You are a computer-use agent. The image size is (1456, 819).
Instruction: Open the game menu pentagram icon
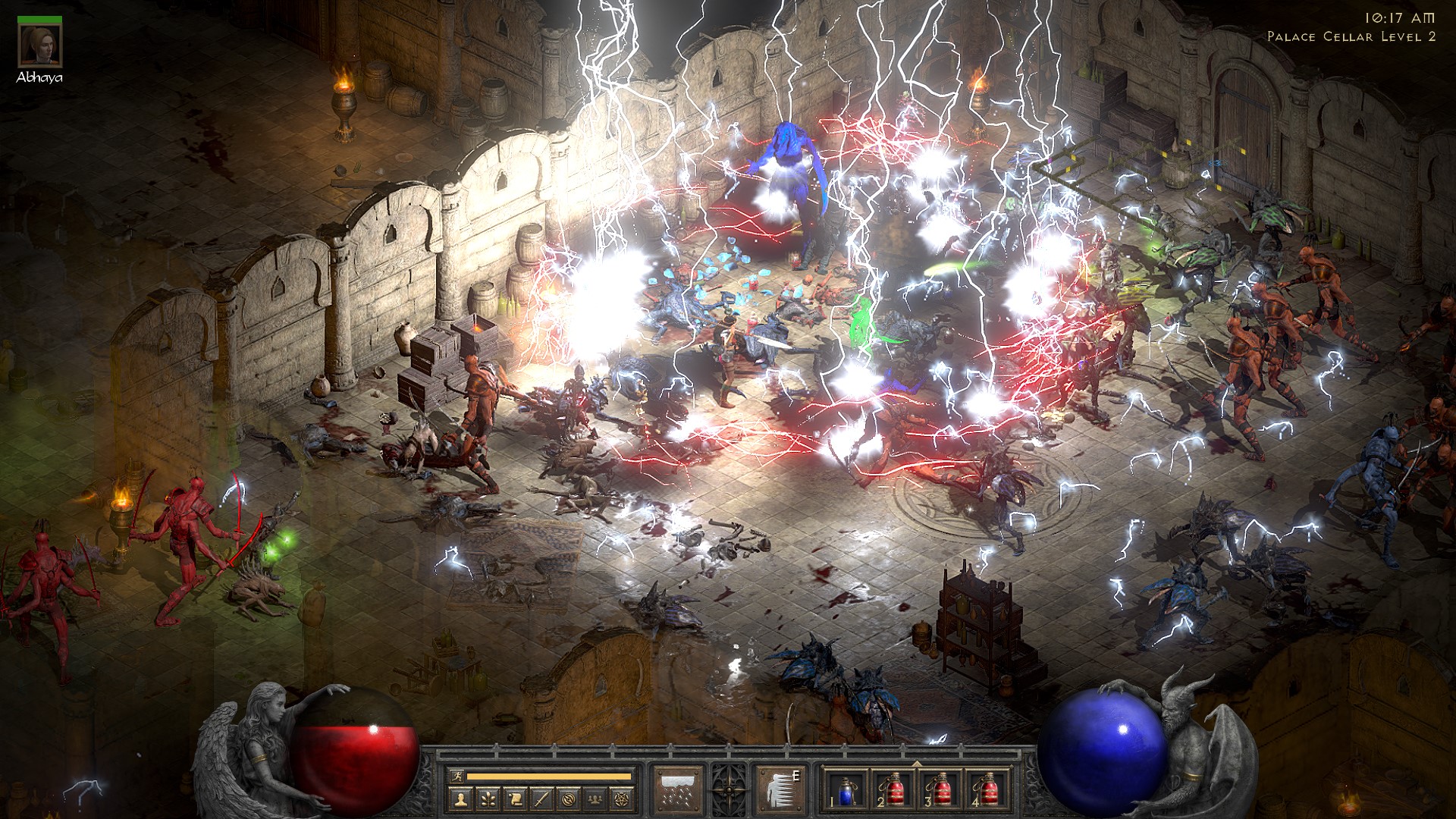click(623, 799)
